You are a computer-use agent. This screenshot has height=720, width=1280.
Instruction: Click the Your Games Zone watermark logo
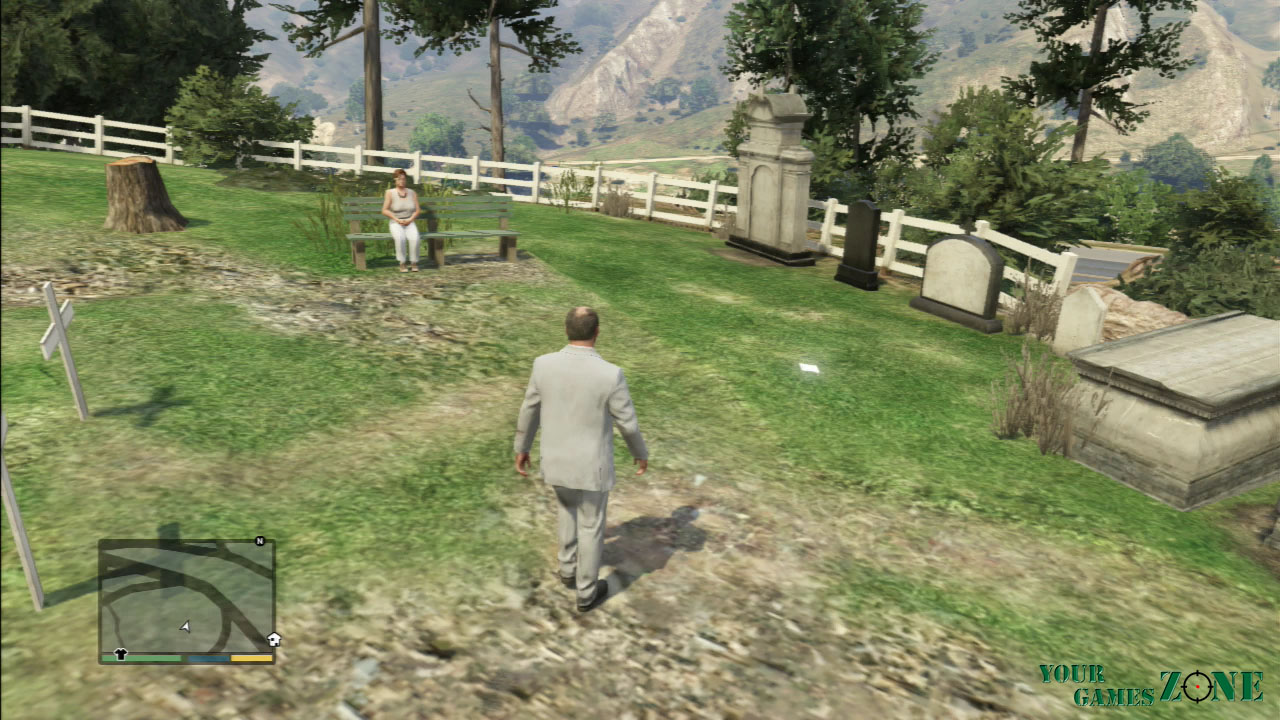(1150, 685)
